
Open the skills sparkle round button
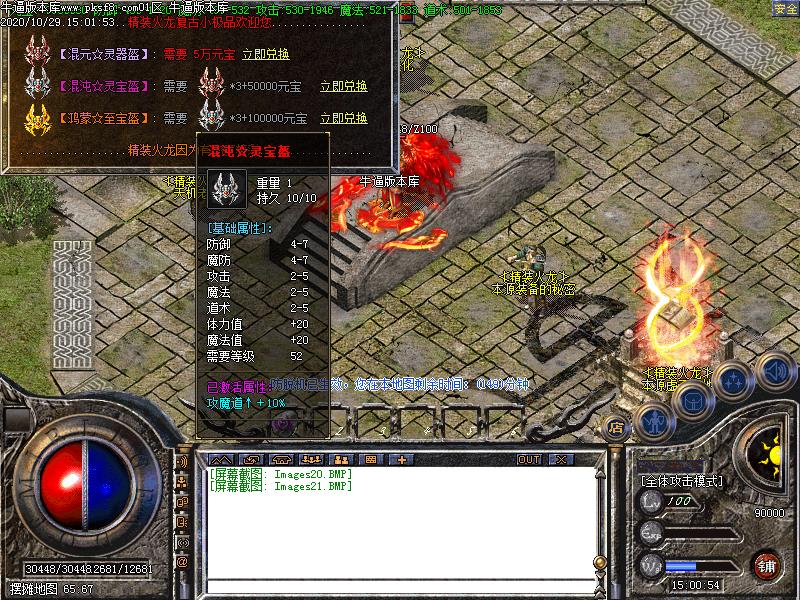(735, 380)
